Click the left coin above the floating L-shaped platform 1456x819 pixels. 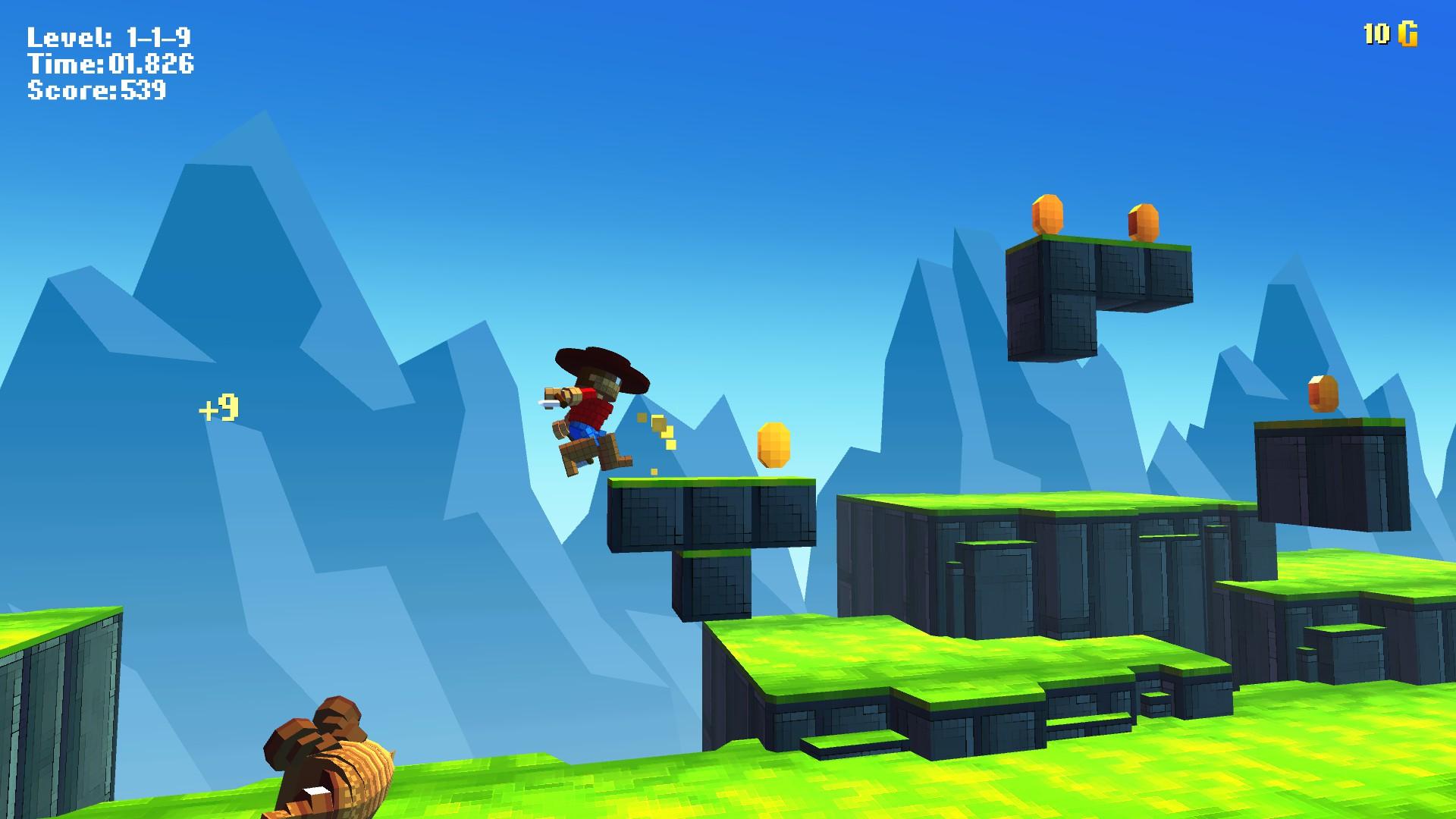pos(1045,215)
